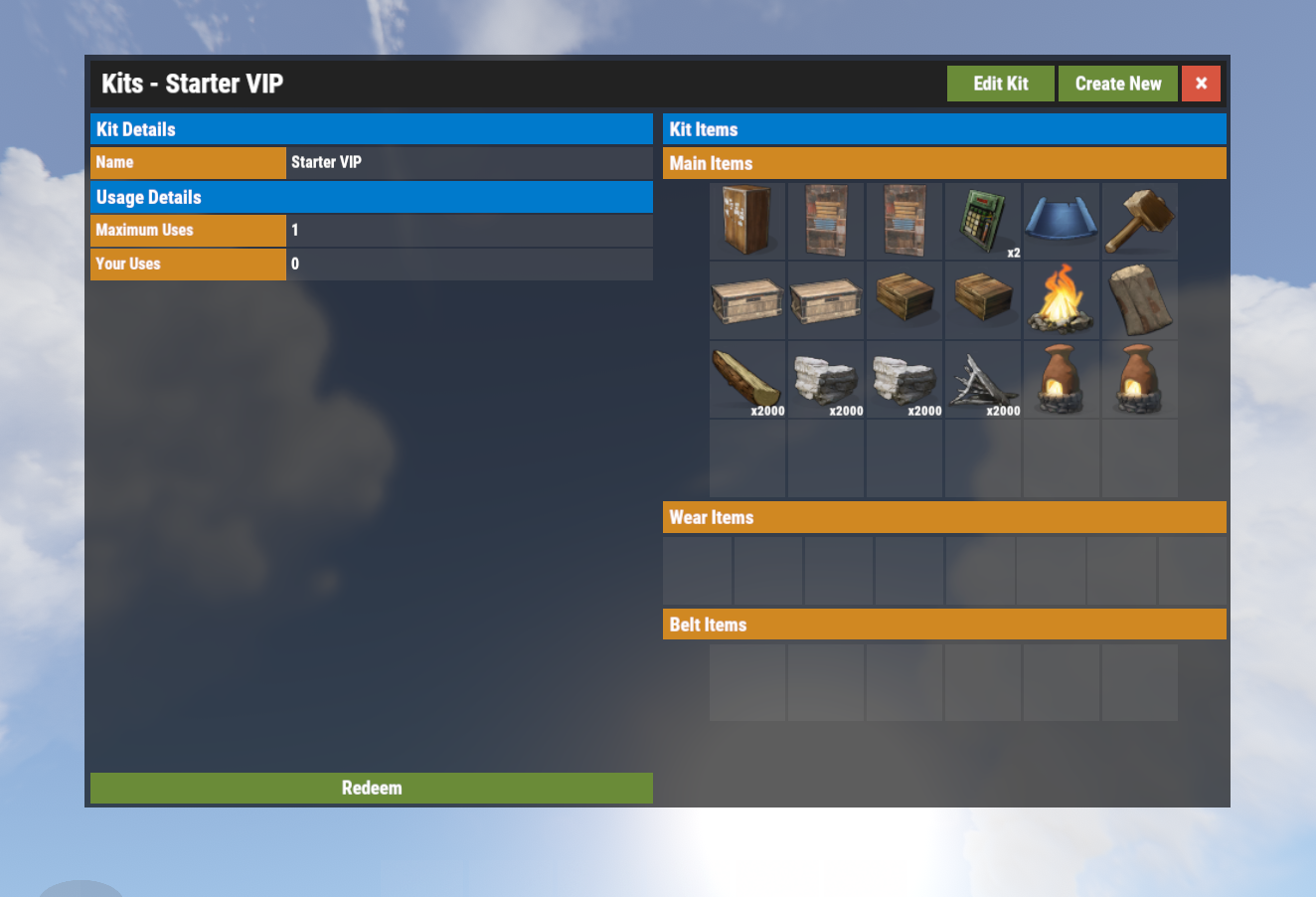The height and width of the screenshot is (897, 1316).
Task: Click the wood log stack marked x2000
Action: point(746,379)
